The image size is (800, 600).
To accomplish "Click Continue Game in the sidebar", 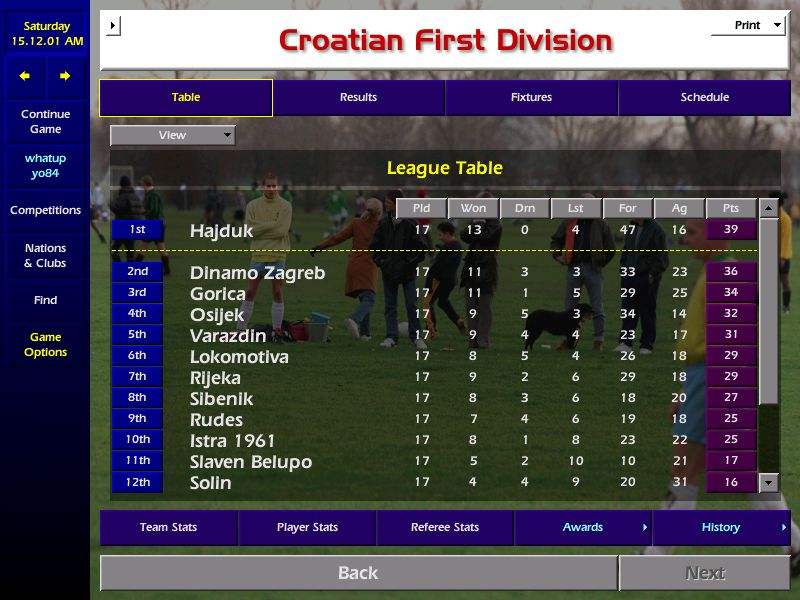I will click(45, 122).
